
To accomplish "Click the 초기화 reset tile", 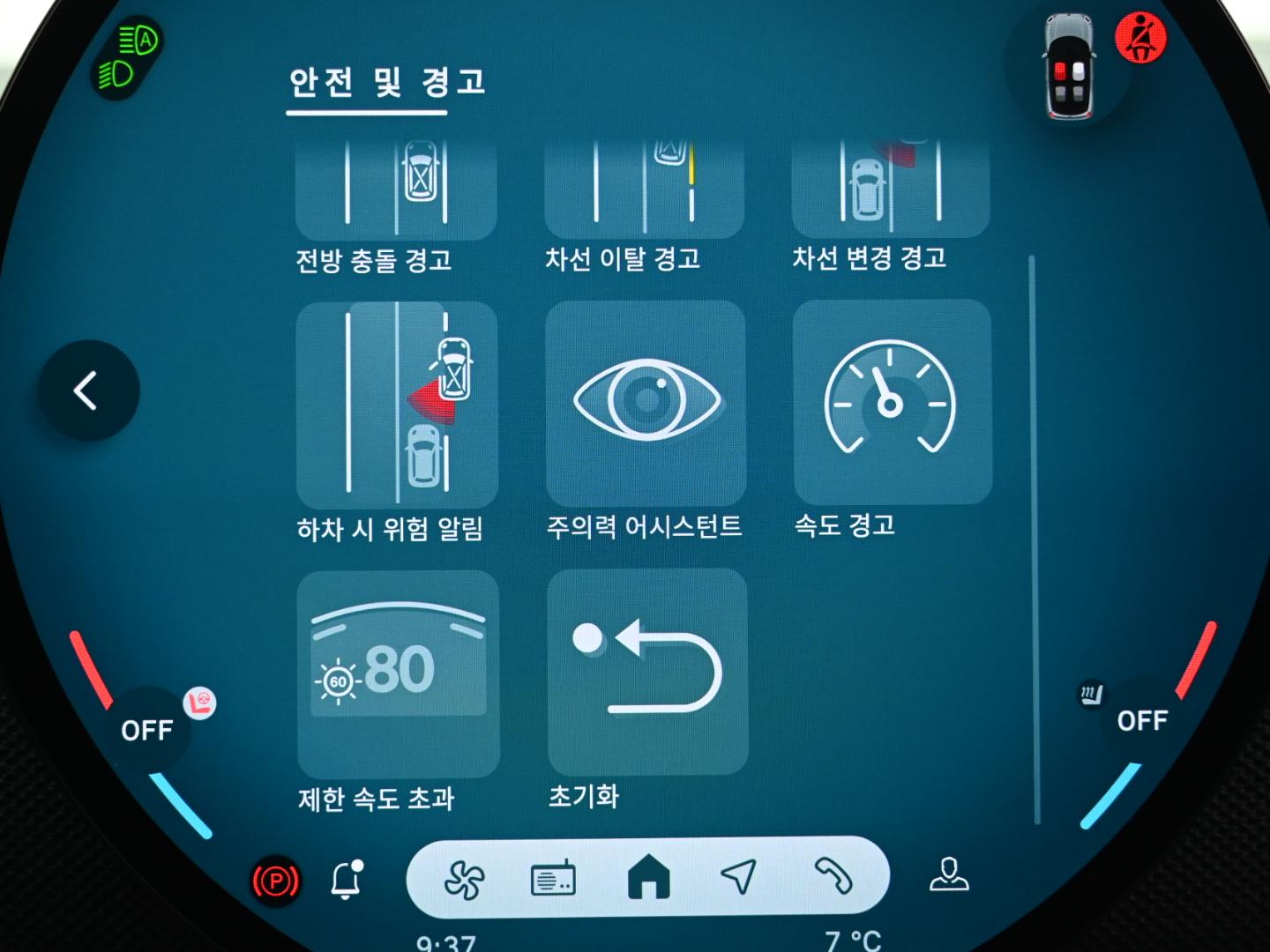I will (x=647, y=672).
